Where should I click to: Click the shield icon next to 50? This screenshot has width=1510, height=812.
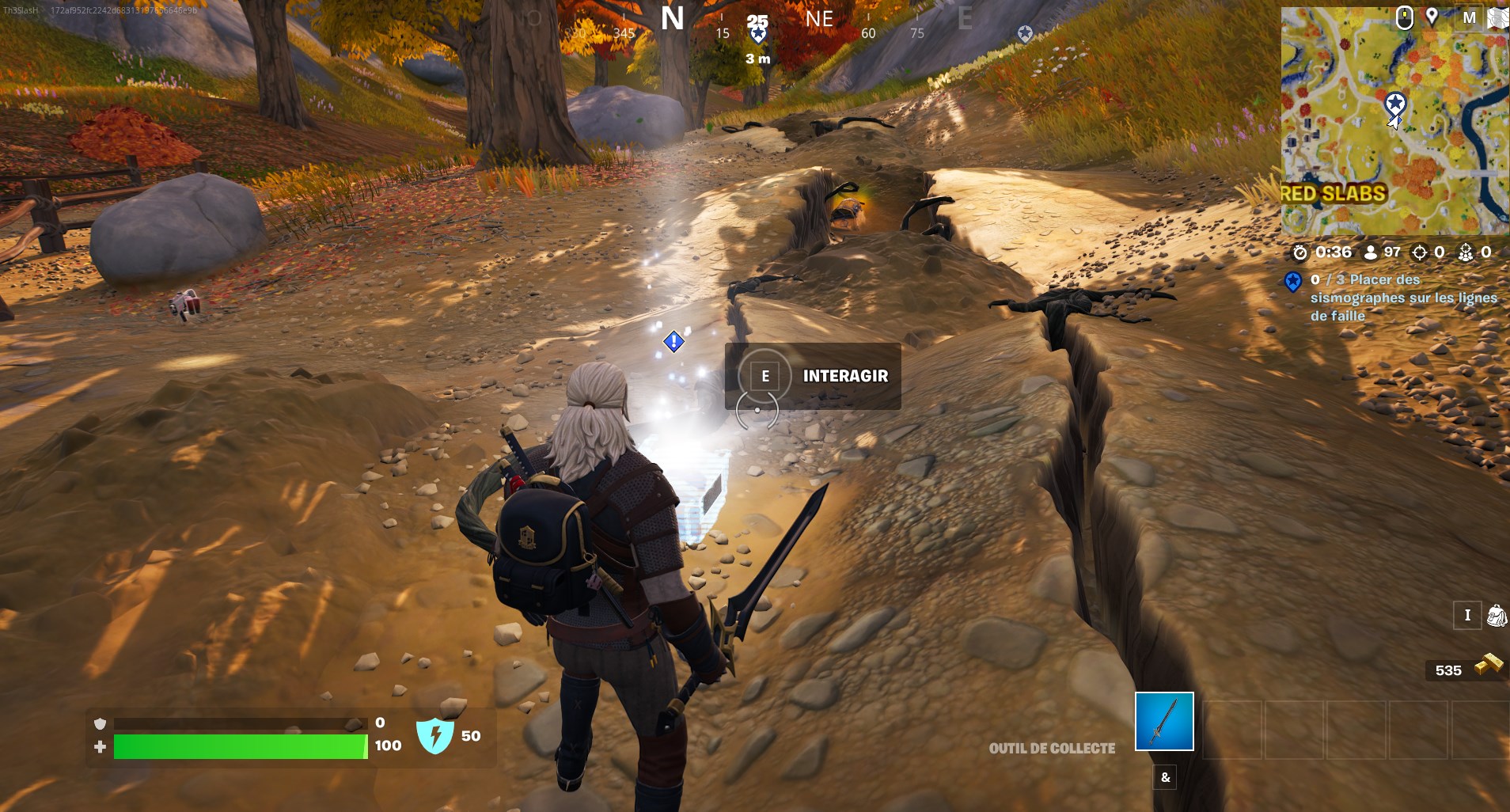coord(437,735)
